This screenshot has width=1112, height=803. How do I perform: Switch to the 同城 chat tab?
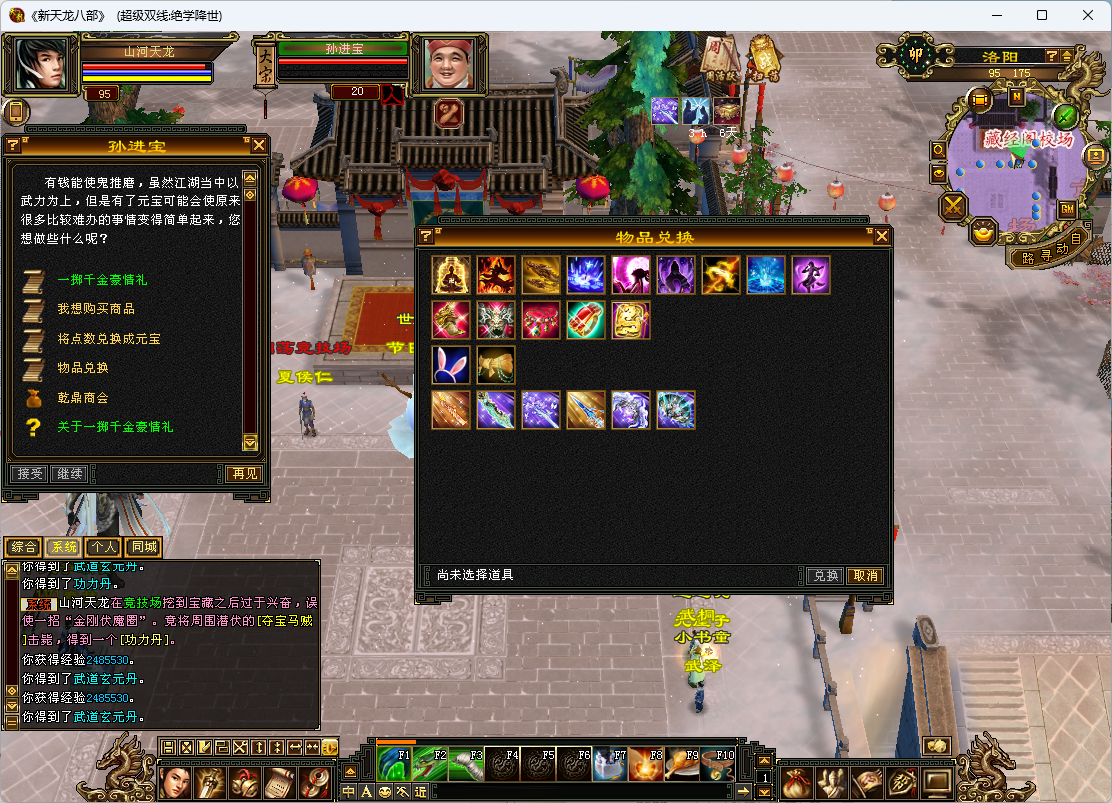(x=143, y=547)
